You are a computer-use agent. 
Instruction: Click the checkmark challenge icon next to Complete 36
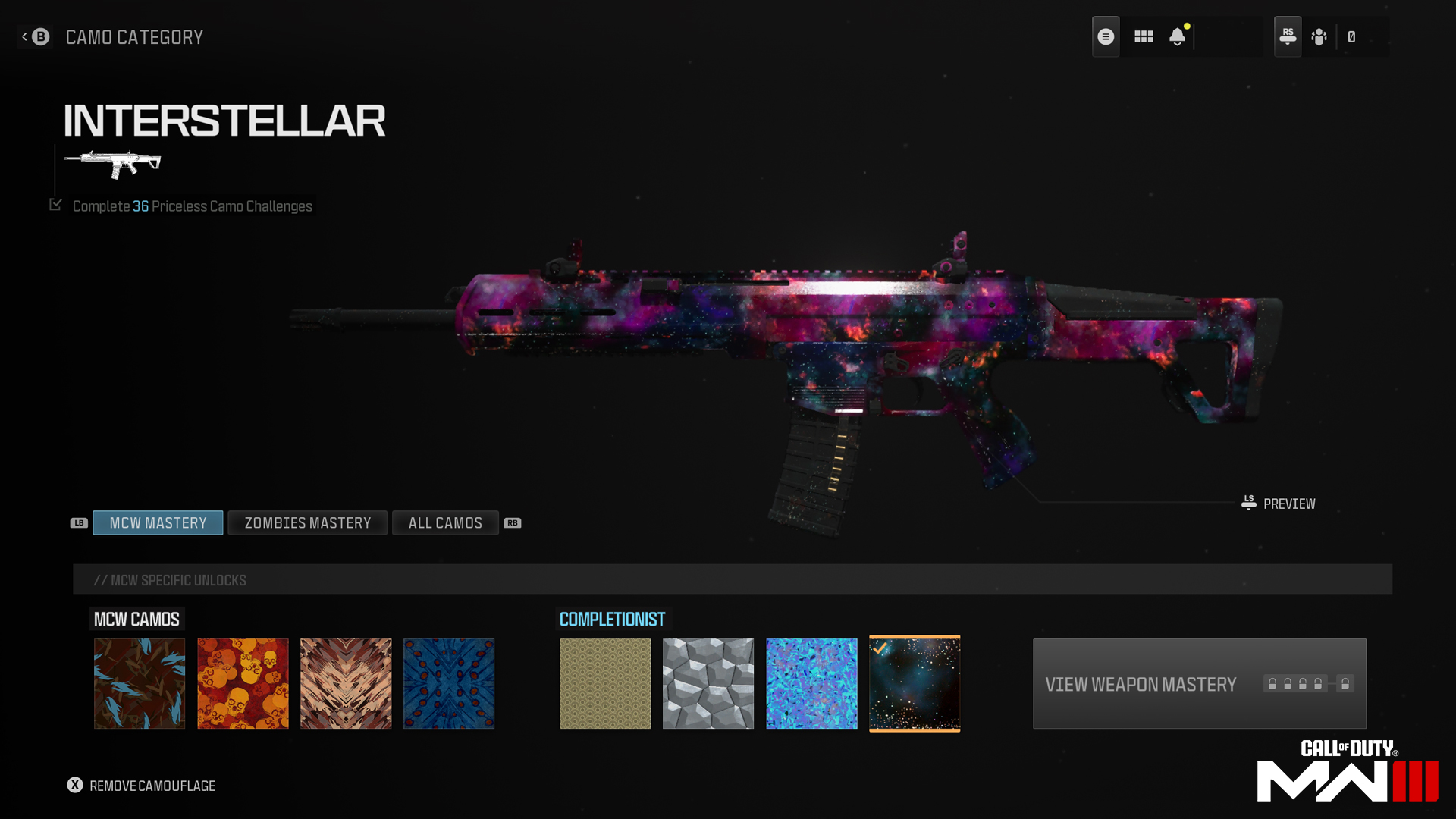[x=55, y=204]
